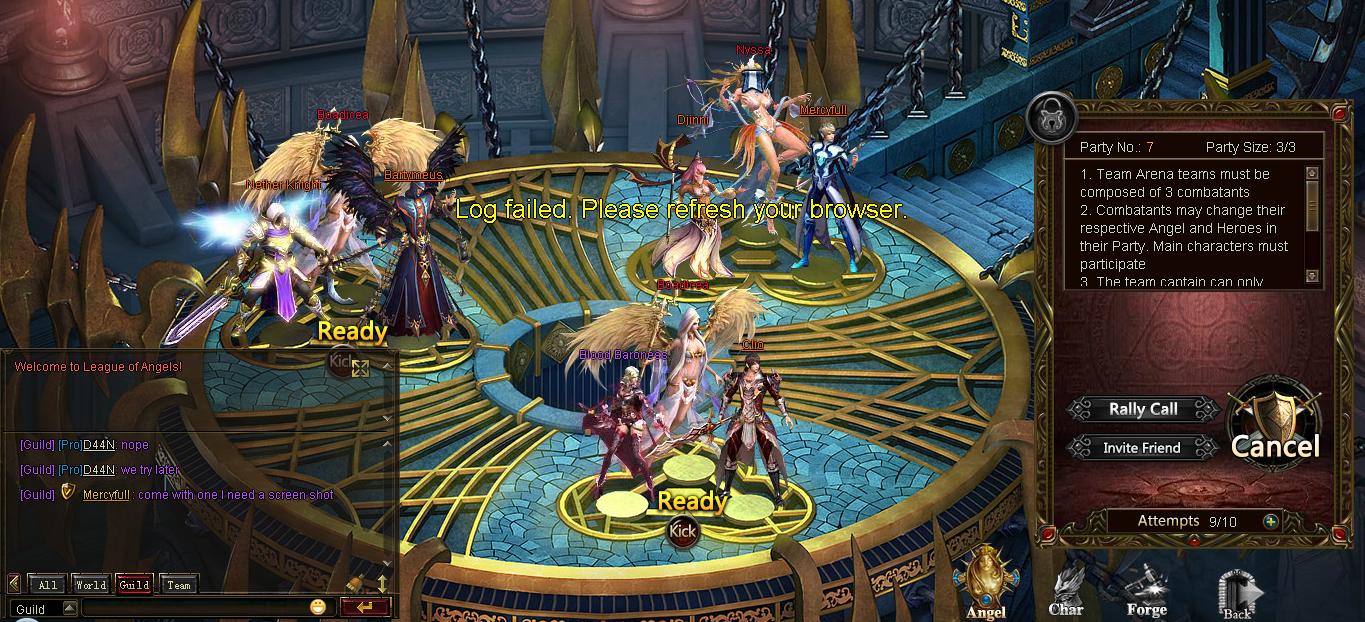Cancel the team arena match
Image resolution: width=1365 pixels, height=622 pixels.
click(x=1275, y=432)
